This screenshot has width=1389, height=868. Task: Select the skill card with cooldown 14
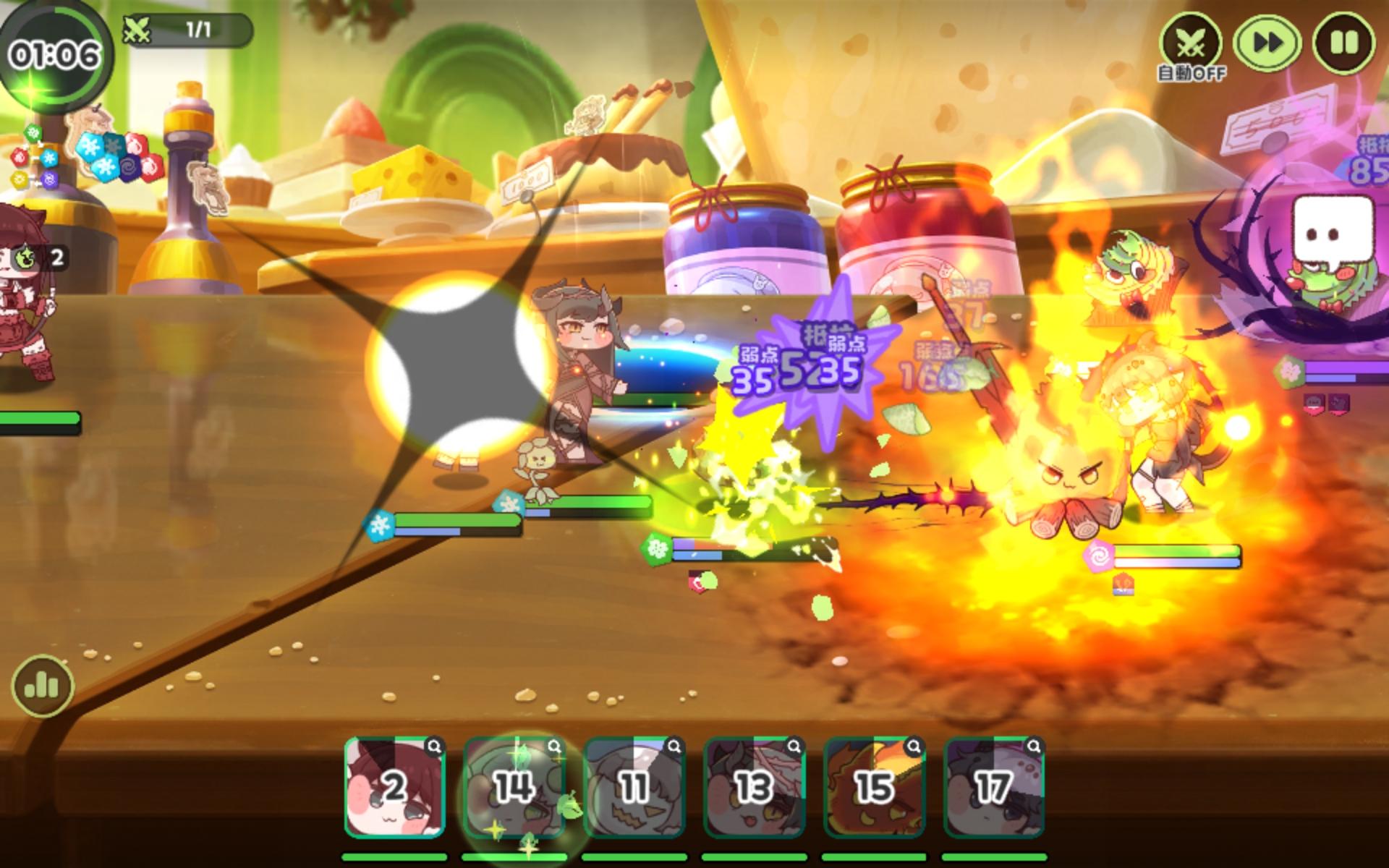(514, 788)
